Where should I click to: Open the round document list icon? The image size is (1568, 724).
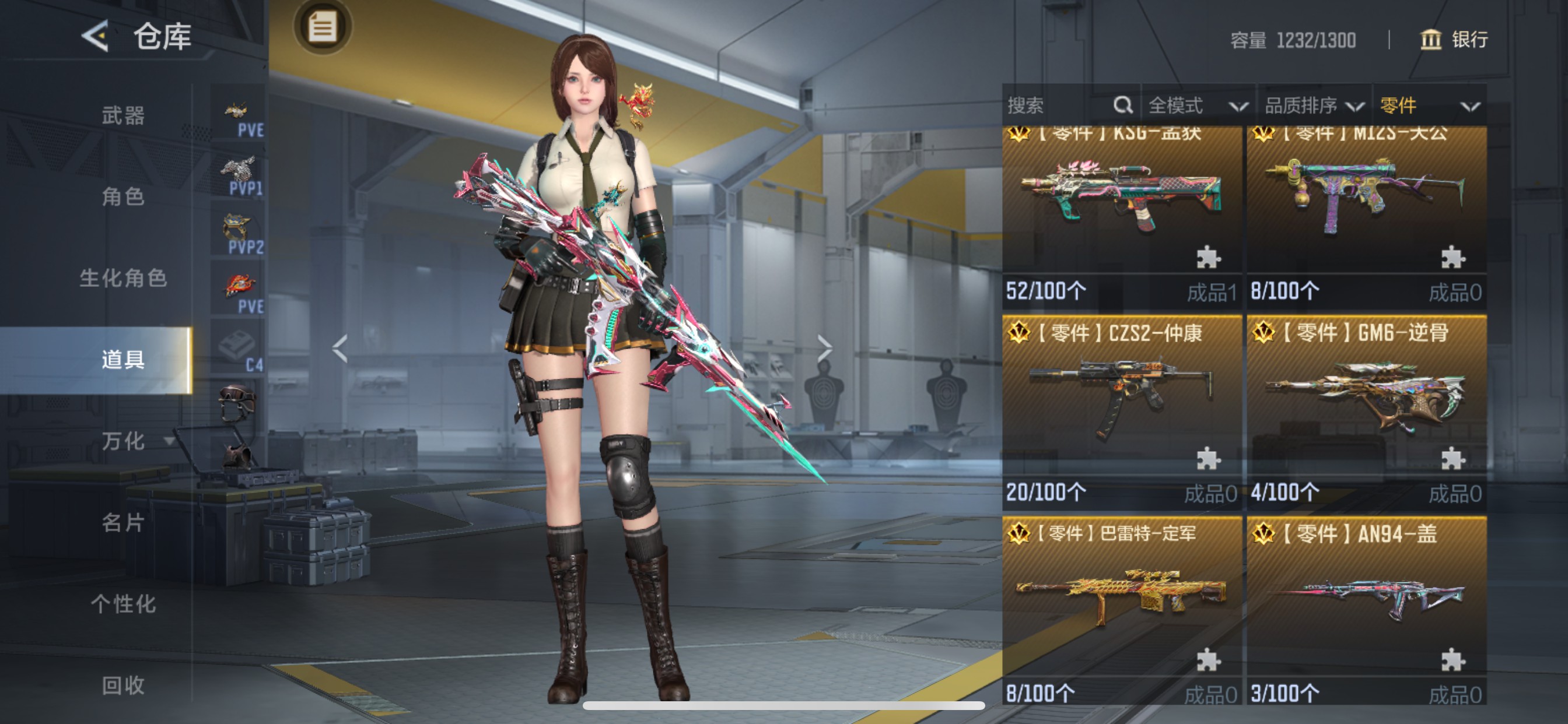[x=322, y=27]
